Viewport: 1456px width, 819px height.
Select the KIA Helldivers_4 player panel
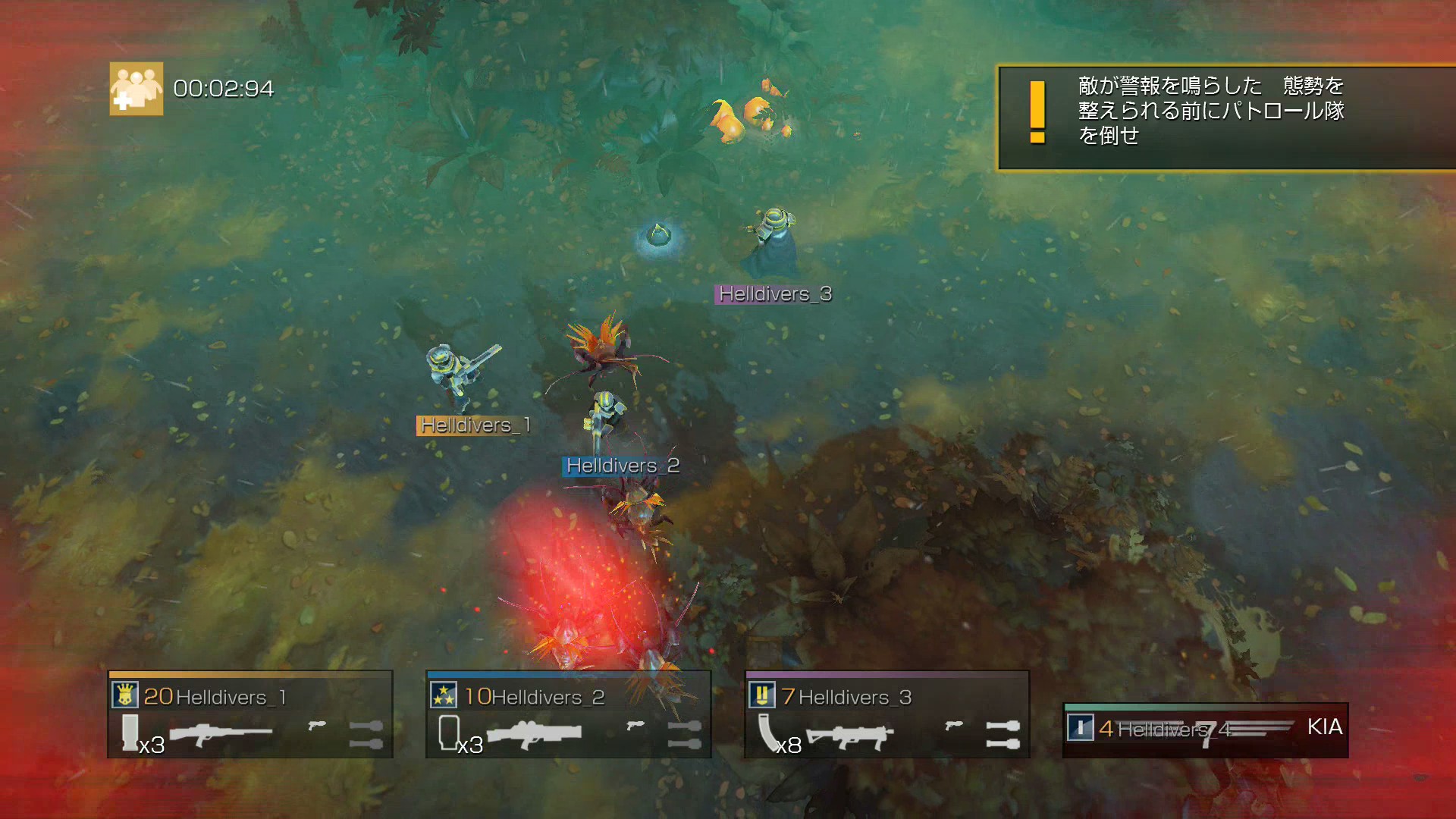1206,730
